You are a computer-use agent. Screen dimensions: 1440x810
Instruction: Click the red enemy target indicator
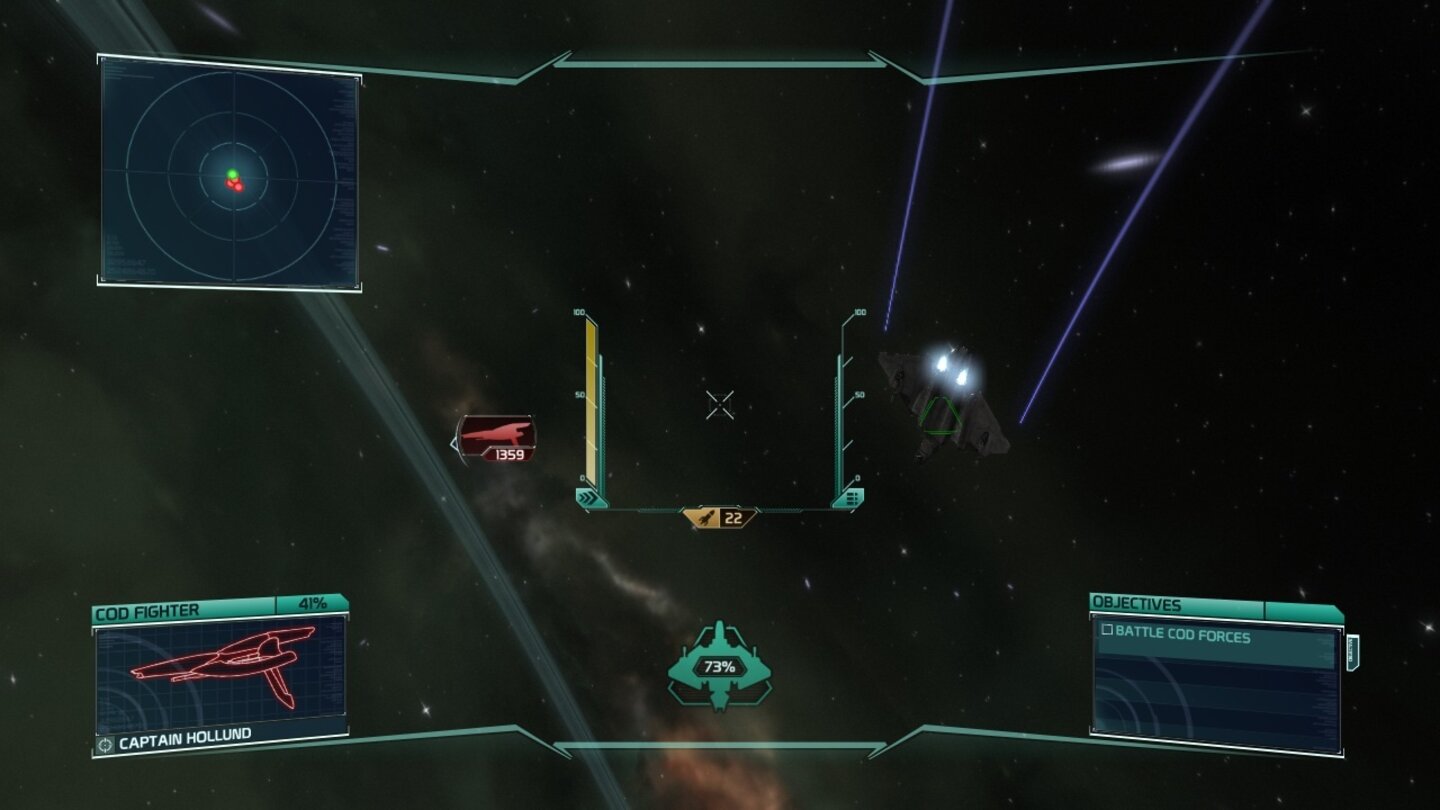click(x=495, y=439)
